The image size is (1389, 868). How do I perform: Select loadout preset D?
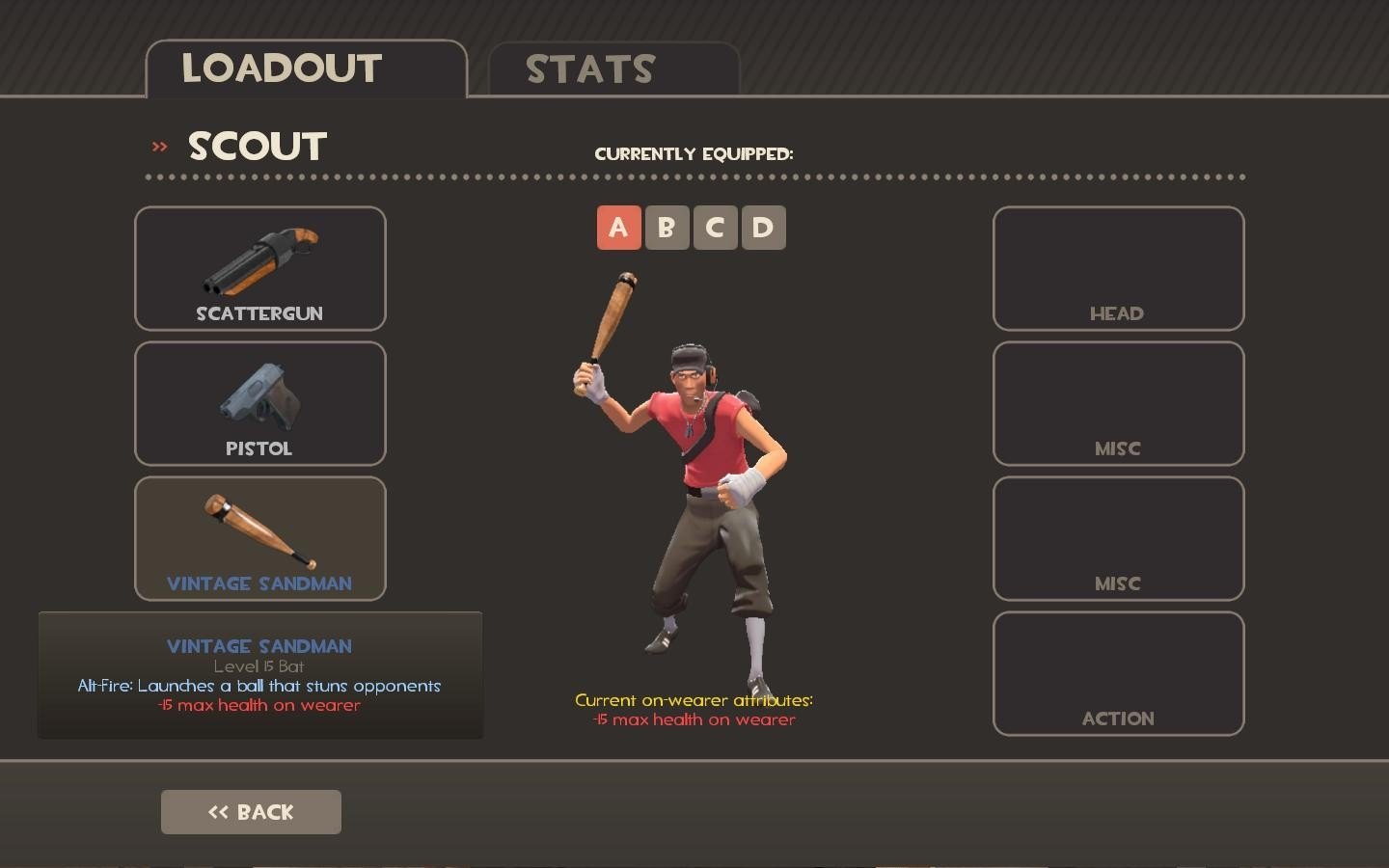[763, 228]
